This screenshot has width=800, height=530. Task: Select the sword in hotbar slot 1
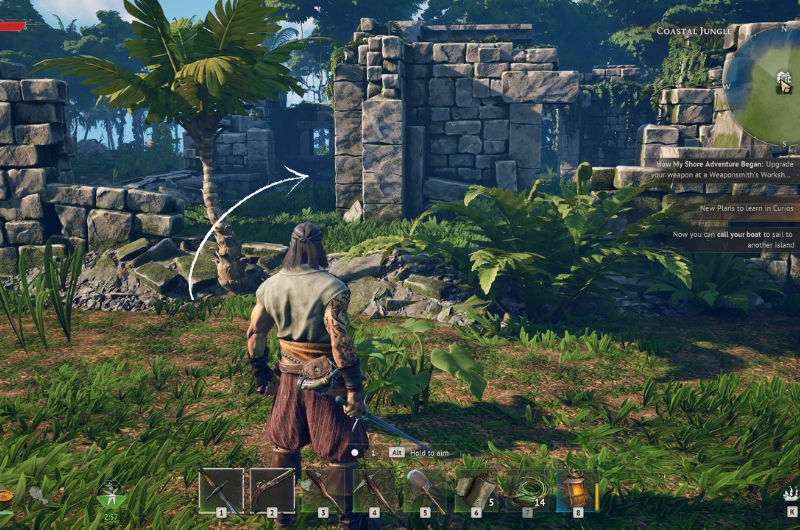tap(221, 490)
